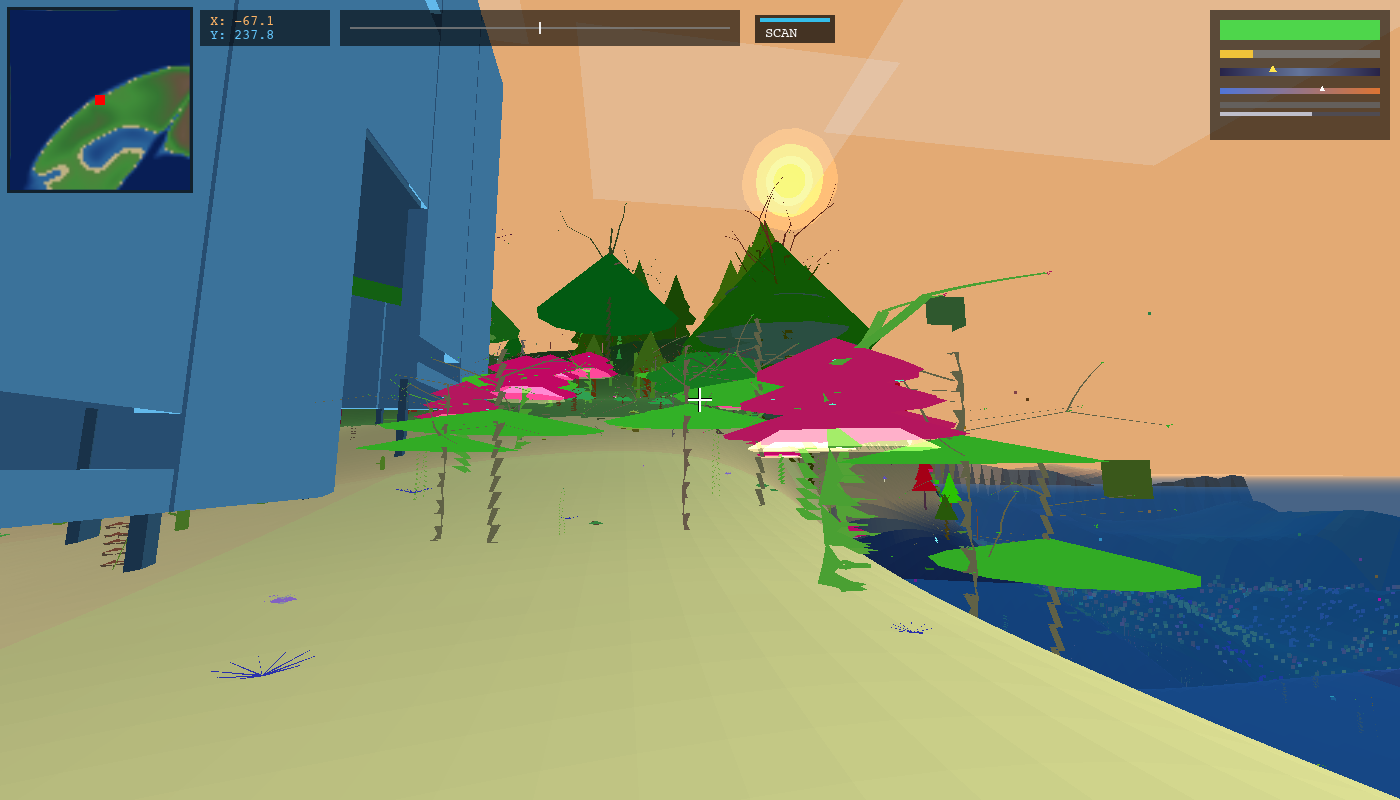Click the yellow stamina bar
1400x800 pixels.
(1236, 53)
